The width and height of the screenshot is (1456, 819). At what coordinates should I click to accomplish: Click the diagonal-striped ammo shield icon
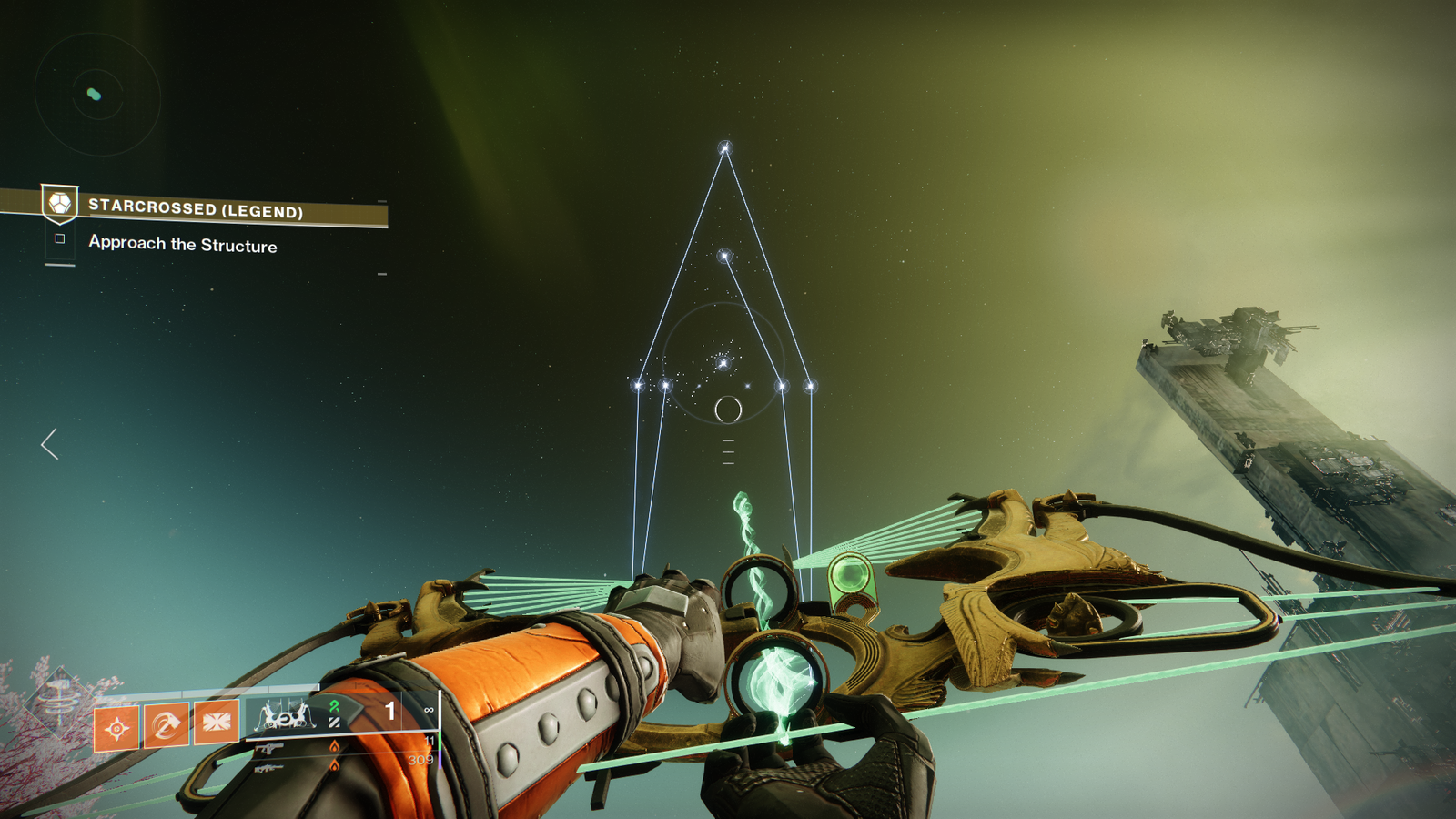pyautogui.click(x=335, y=723)
